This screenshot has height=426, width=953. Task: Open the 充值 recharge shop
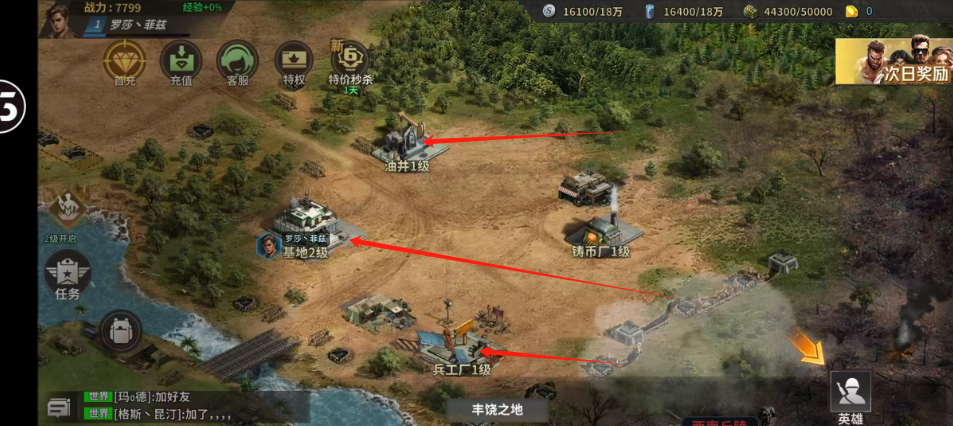(x=181, y=60)
